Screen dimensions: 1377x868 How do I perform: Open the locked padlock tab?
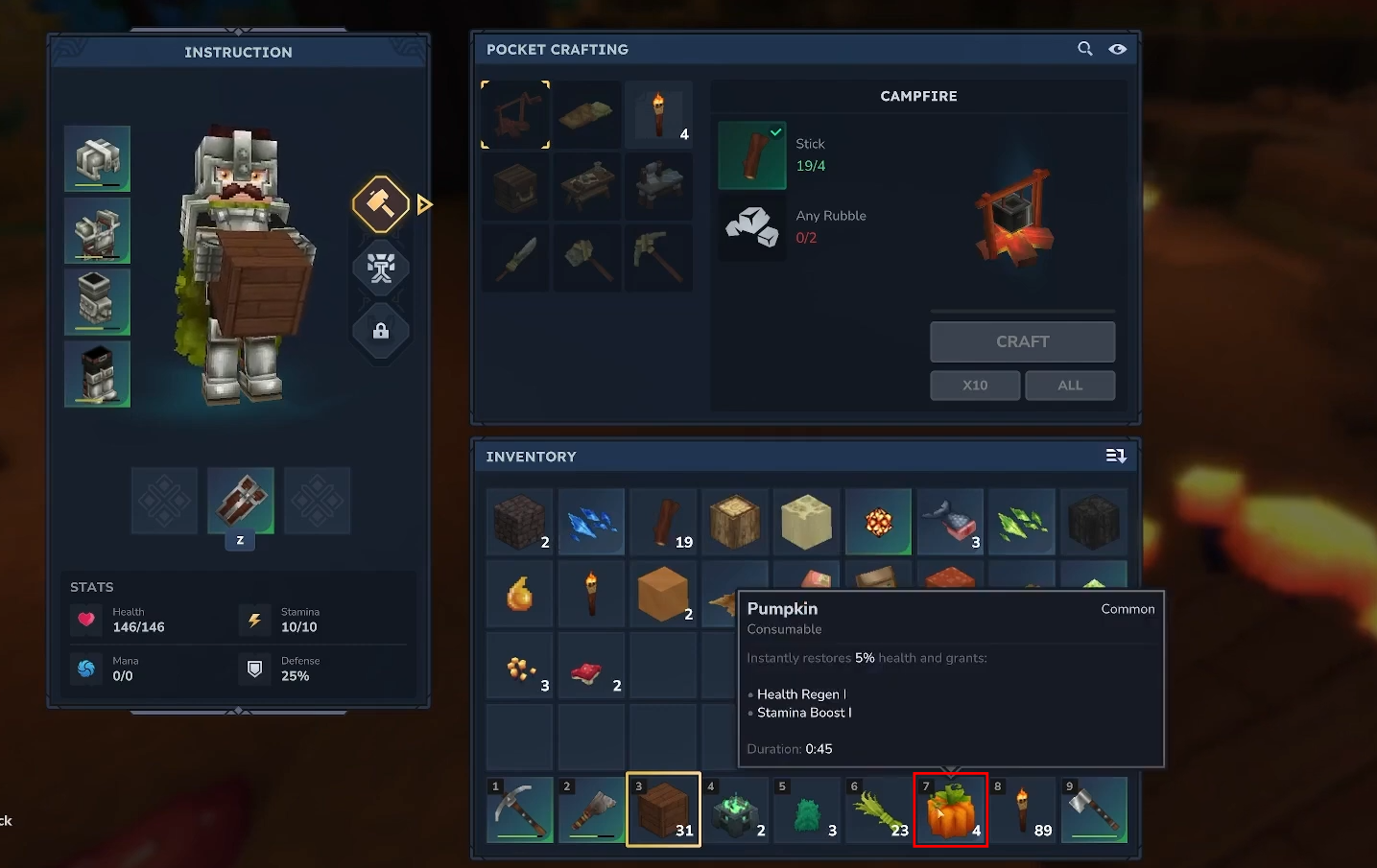tap(381, 331)
